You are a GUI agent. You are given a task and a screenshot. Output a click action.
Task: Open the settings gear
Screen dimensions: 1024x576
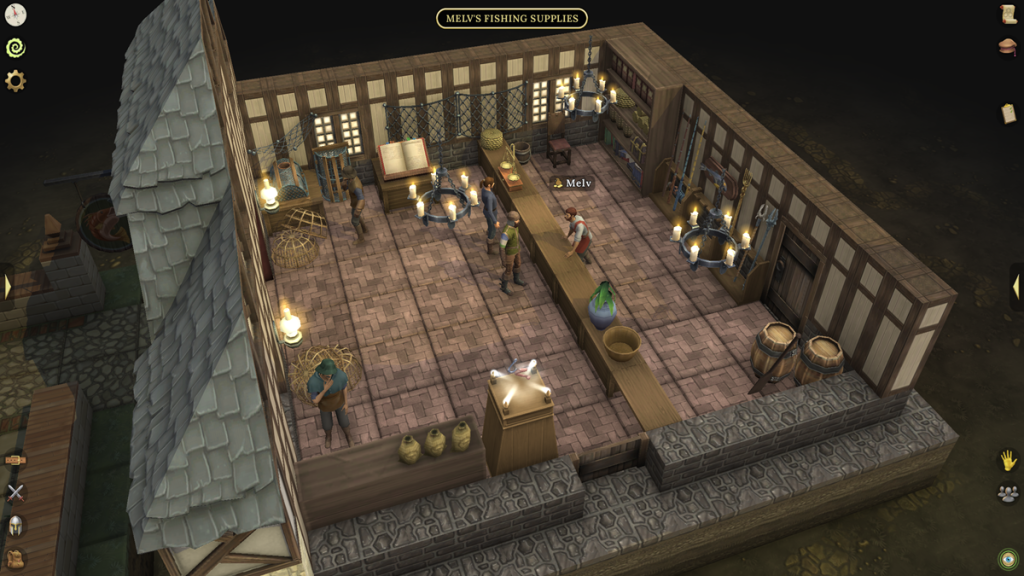[15, 81]
